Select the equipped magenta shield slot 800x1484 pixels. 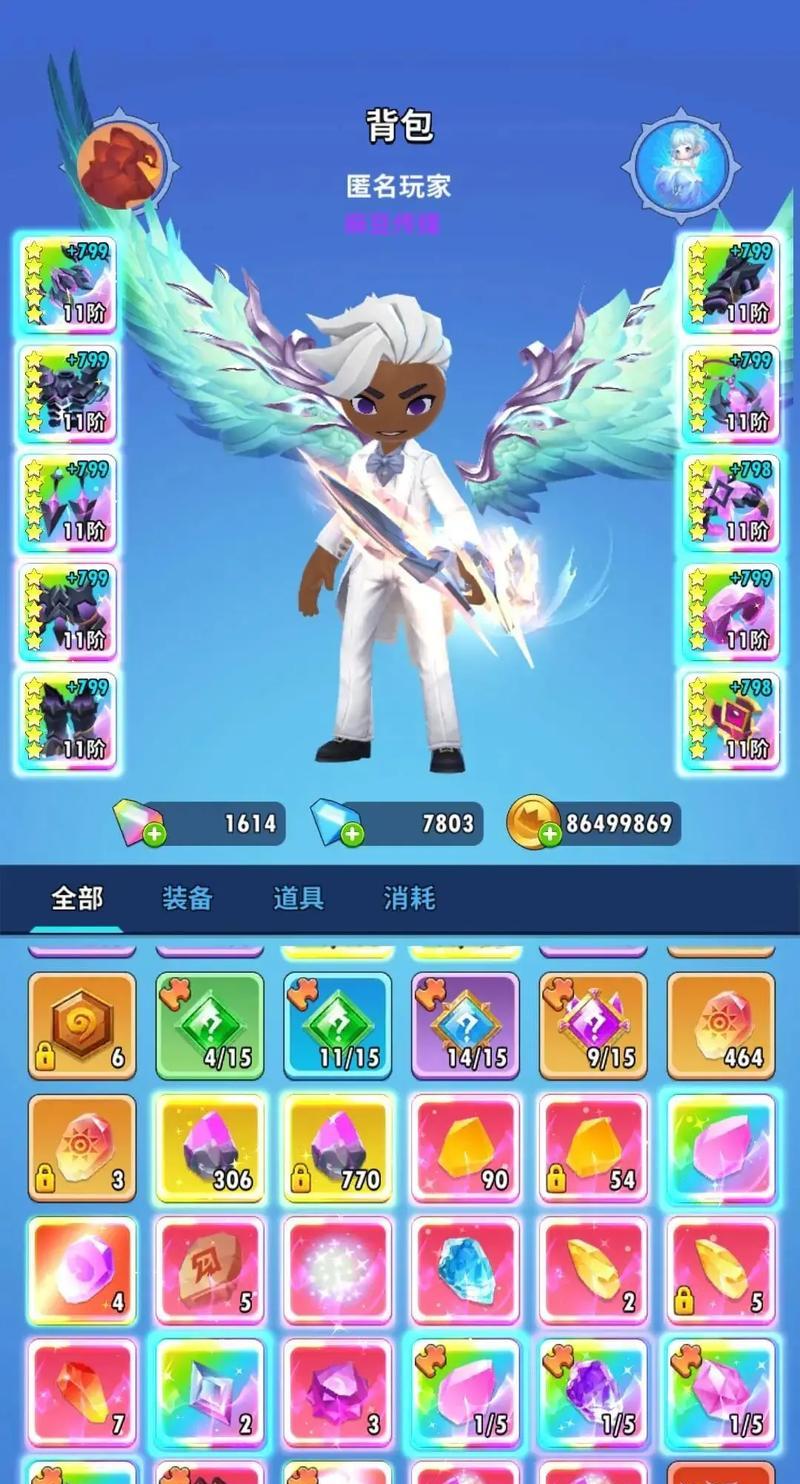click(731, 720)
